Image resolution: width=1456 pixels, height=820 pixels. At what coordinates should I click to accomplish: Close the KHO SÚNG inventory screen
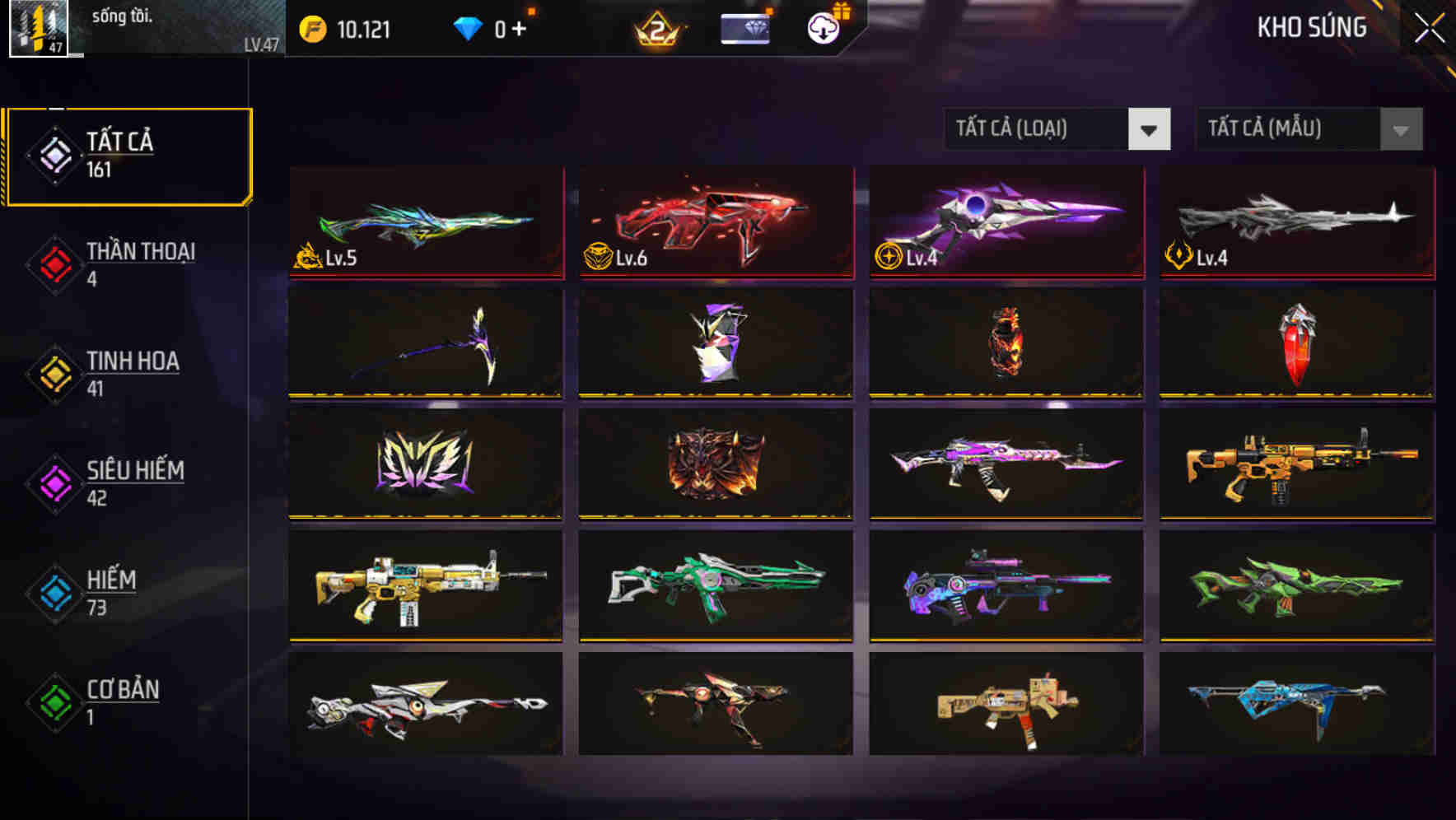(x=1429, y=26)
